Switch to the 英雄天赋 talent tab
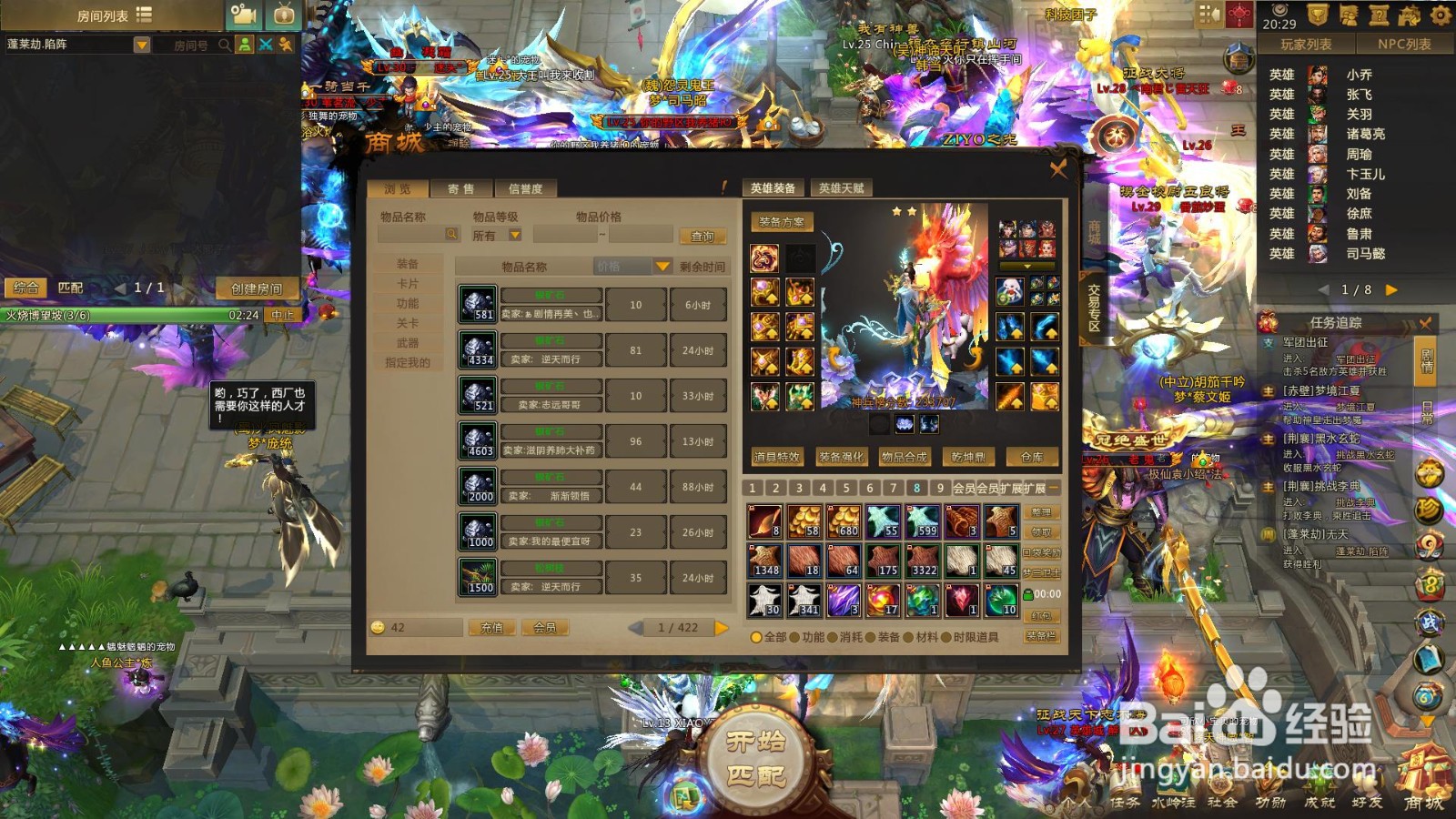Viewport: 1456px width, 819px height. pyautogui.click(x=844, y=187)
